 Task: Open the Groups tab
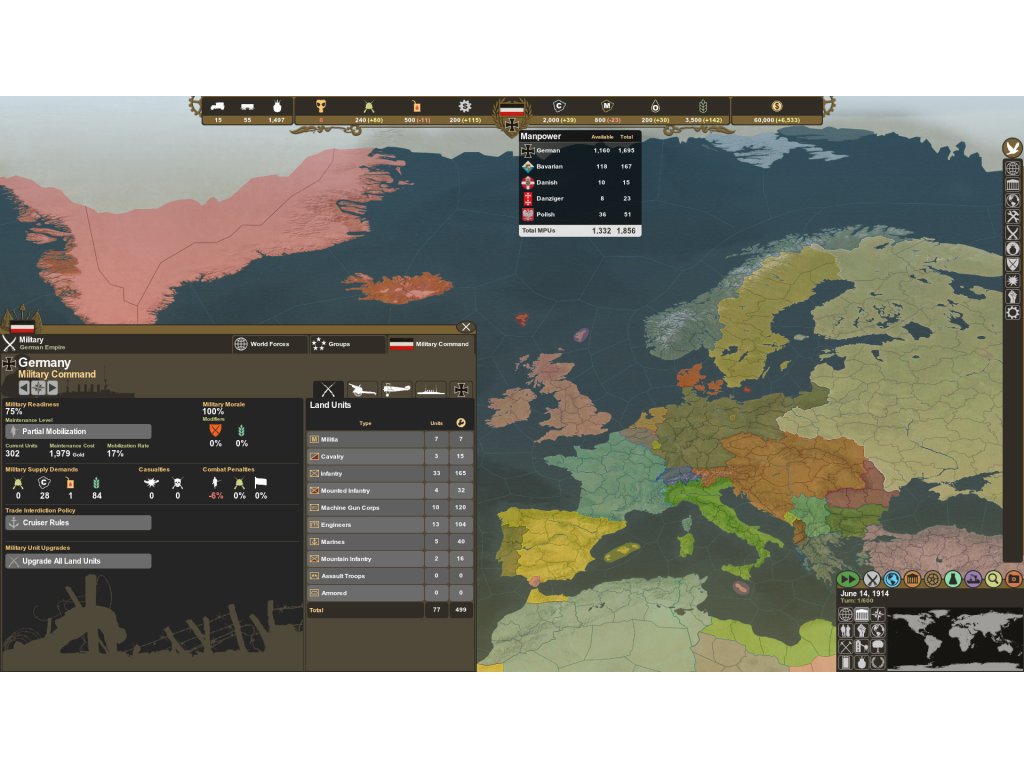point(347,344)
